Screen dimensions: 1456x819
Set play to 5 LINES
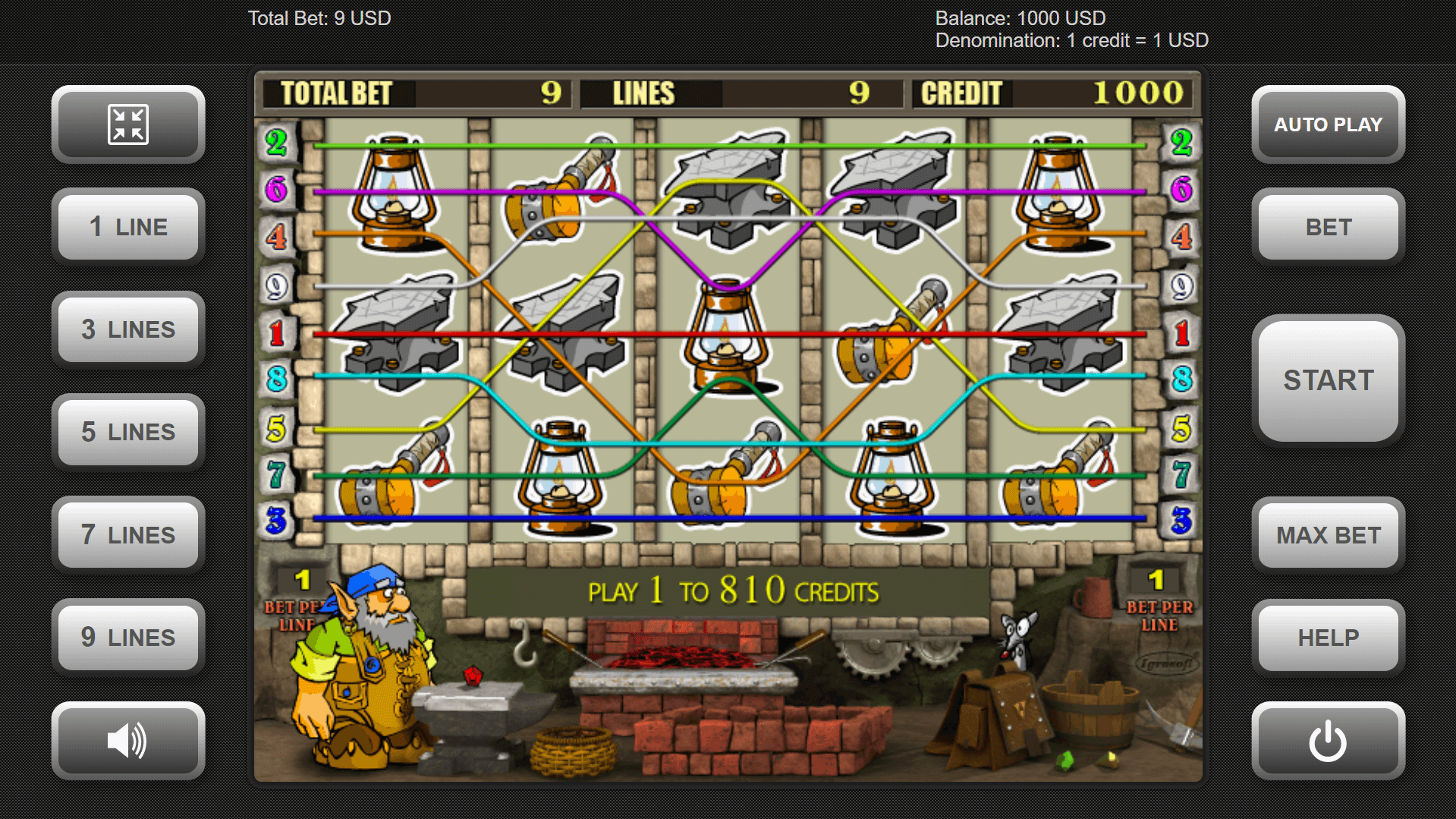128,432
